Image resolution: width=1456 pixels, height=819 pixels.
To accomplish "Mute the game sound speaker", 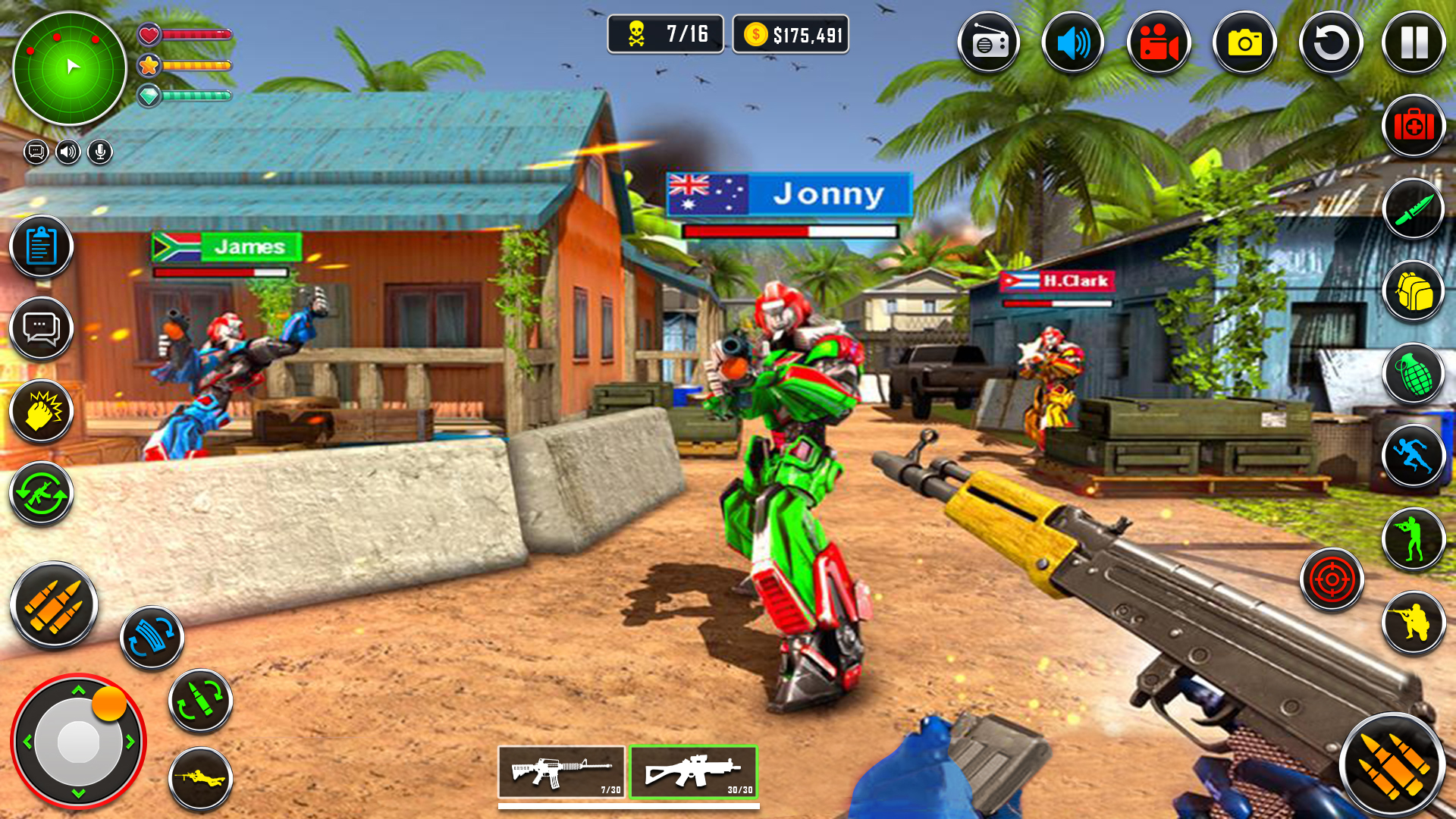I will tap(1073, 42).
